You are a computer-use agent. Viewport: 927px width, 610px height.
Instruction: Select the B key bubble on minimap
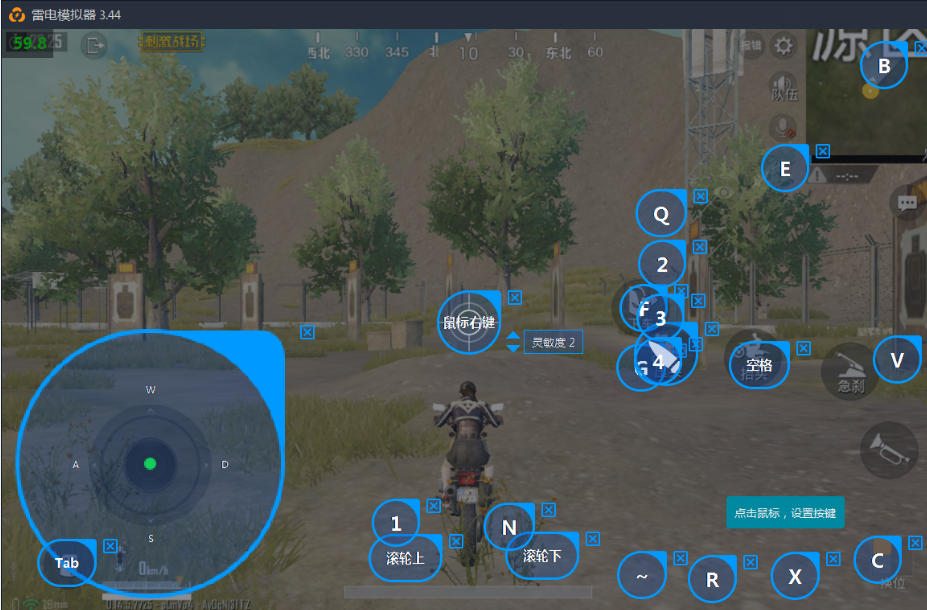tap(883, 66)
